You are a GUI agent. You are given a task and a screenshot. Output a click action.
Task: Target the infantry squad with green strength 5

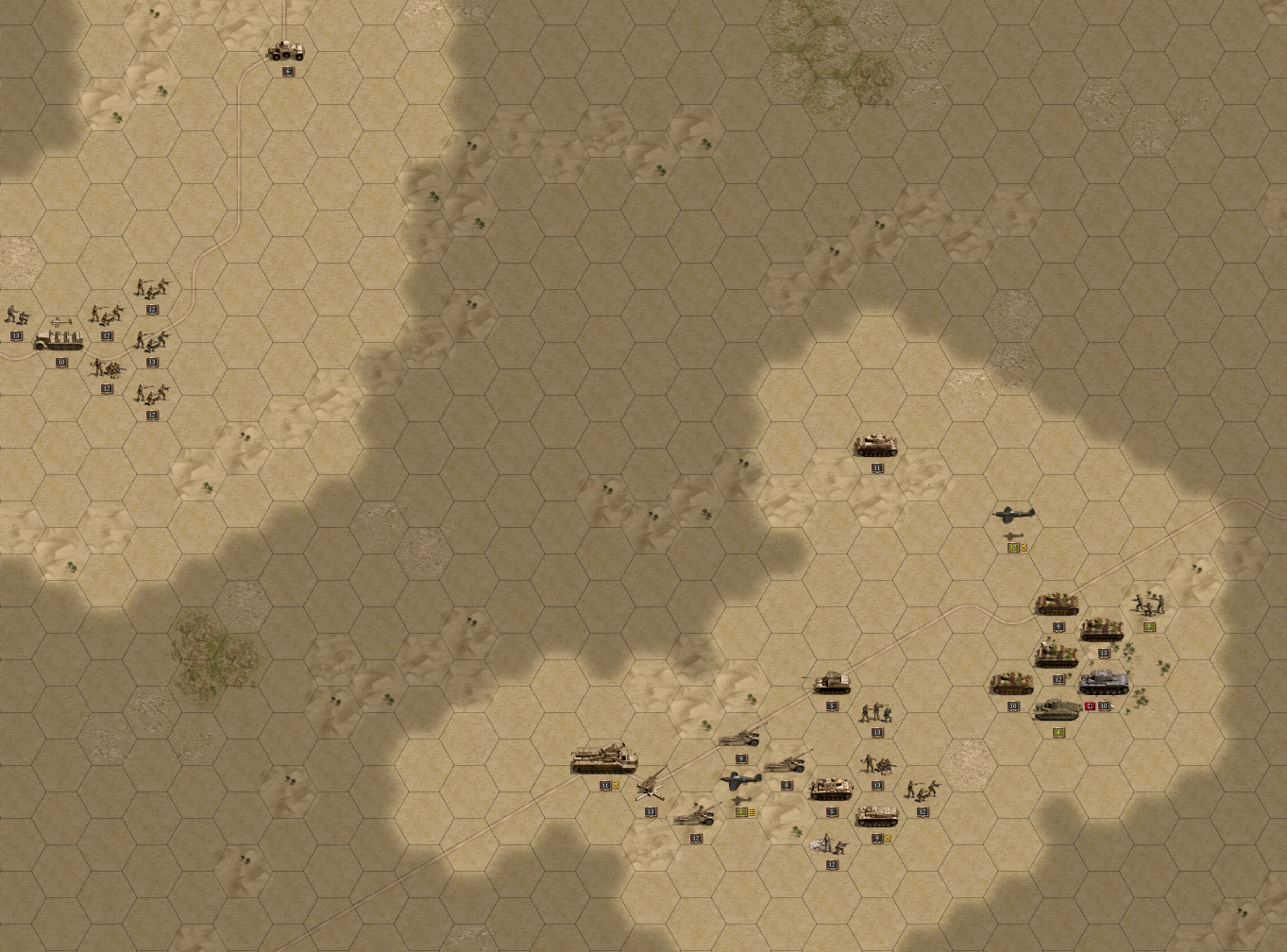(x=1149, y=603)
